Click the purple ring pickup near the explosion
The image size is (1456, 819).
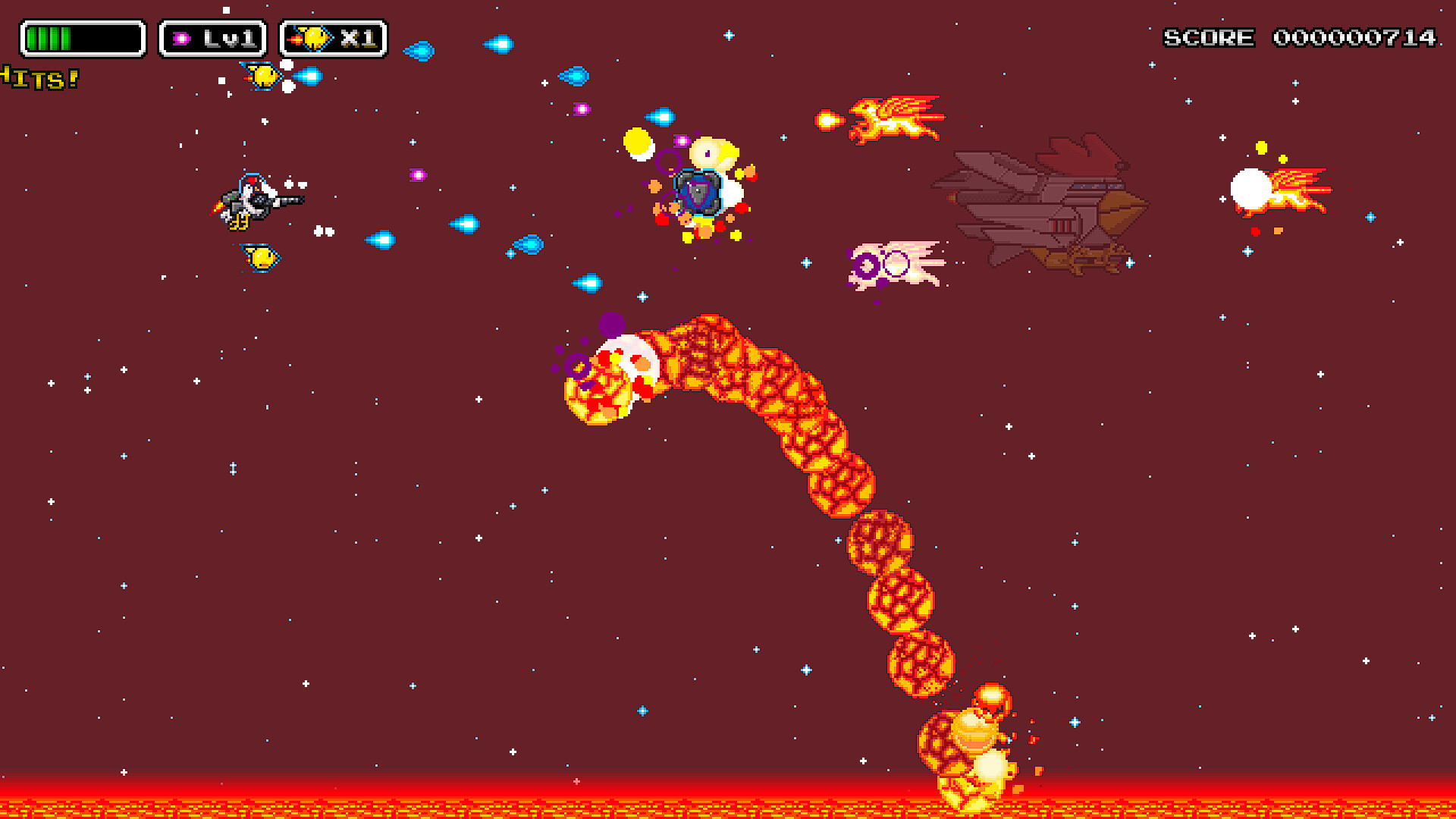coord(666,160)
